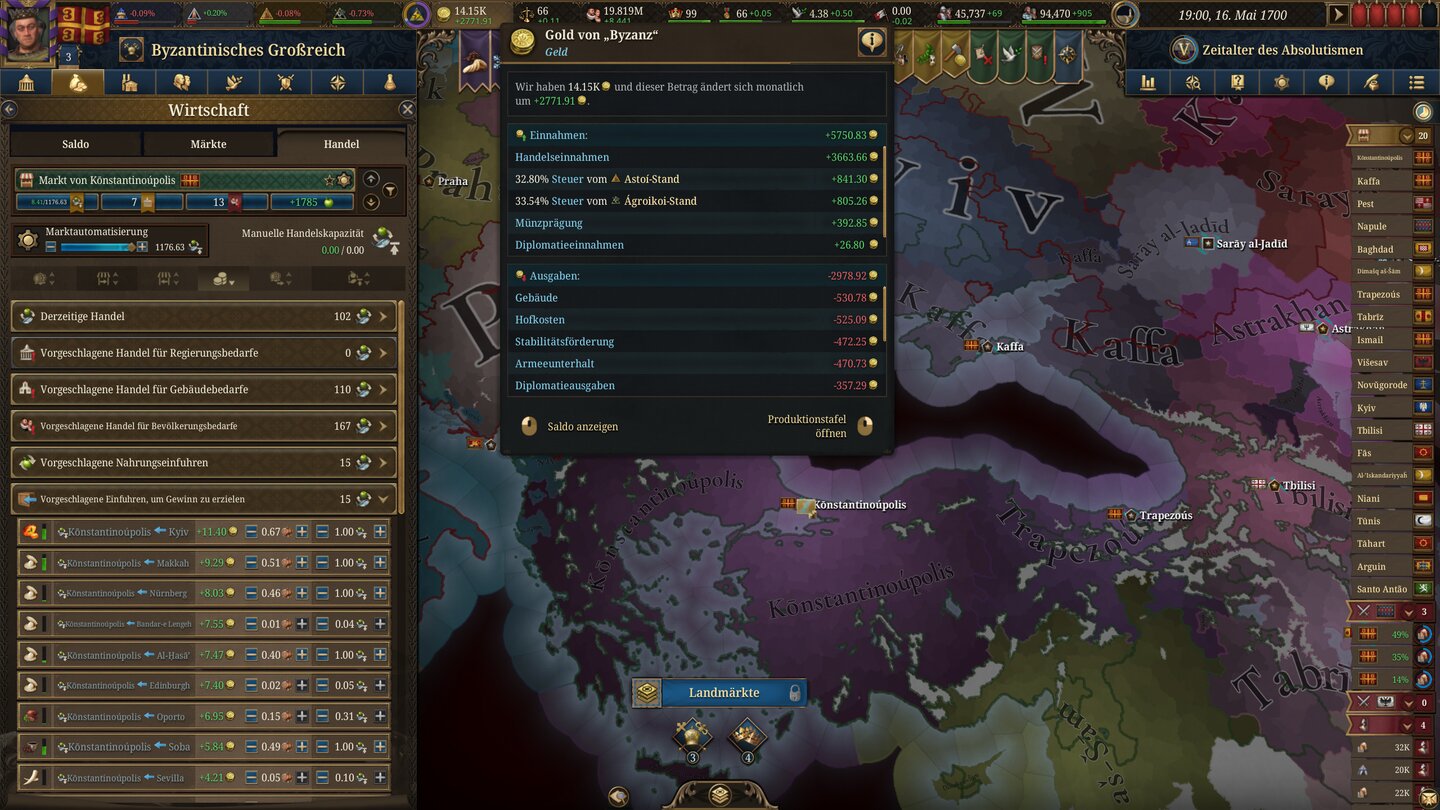Screen dimensions: 1440x810
Task: Open the outliner list icon at top right
Action: coord(1415,82)
